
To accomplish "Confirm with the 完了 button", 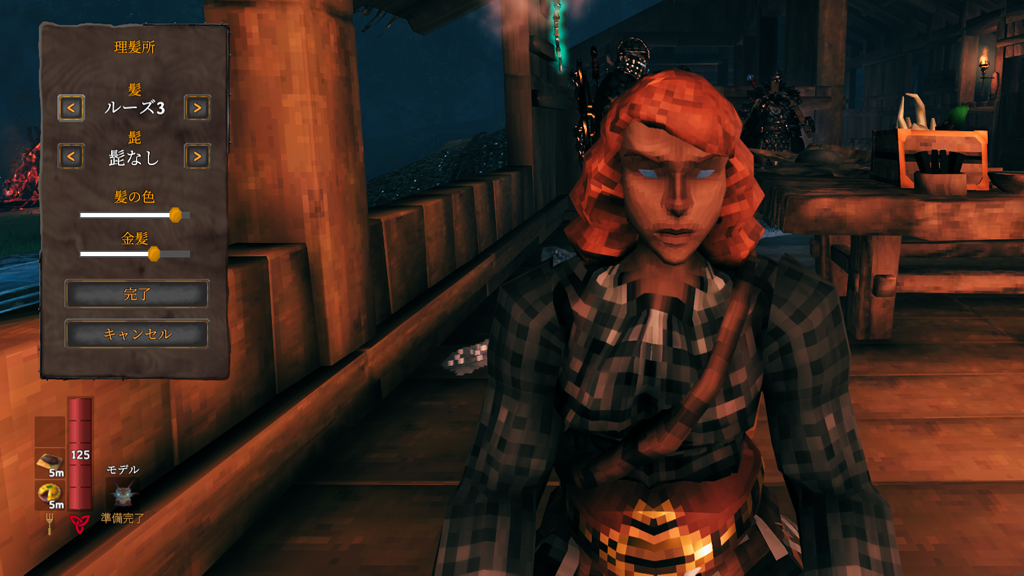I will (x=136, y=294).
